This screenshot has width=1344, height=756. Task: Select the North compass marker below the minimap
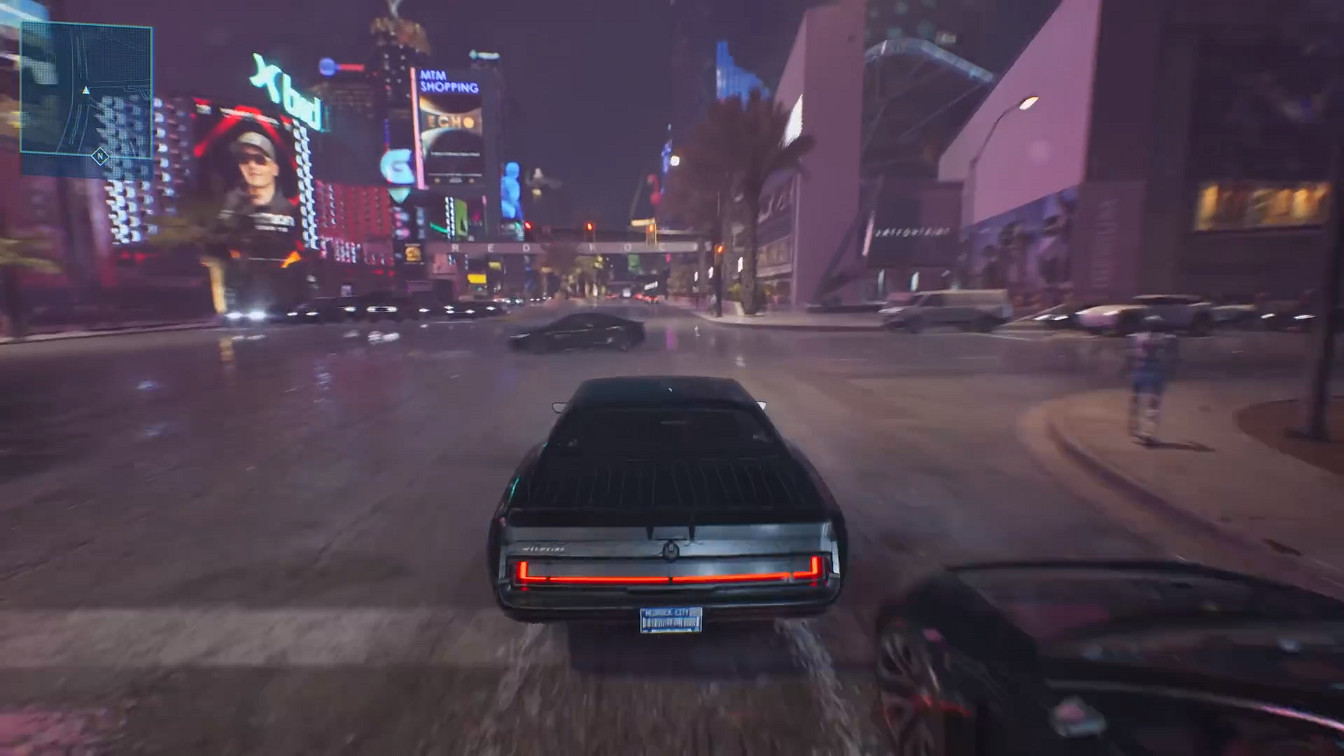coord(100,156)
